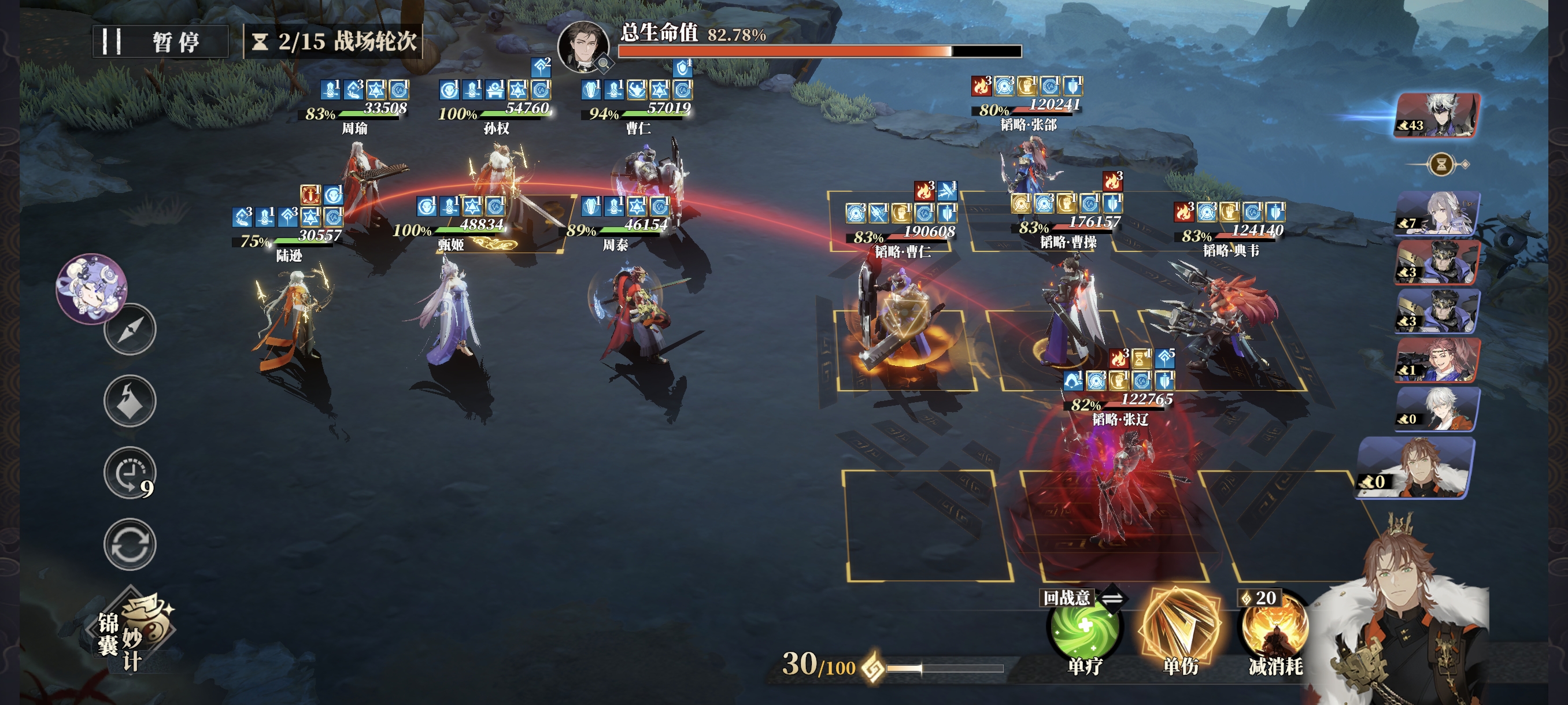Click the hourglass round marker in turn order
Viewport: 1568px width, 705px height.
click(x=1441, y=164)
